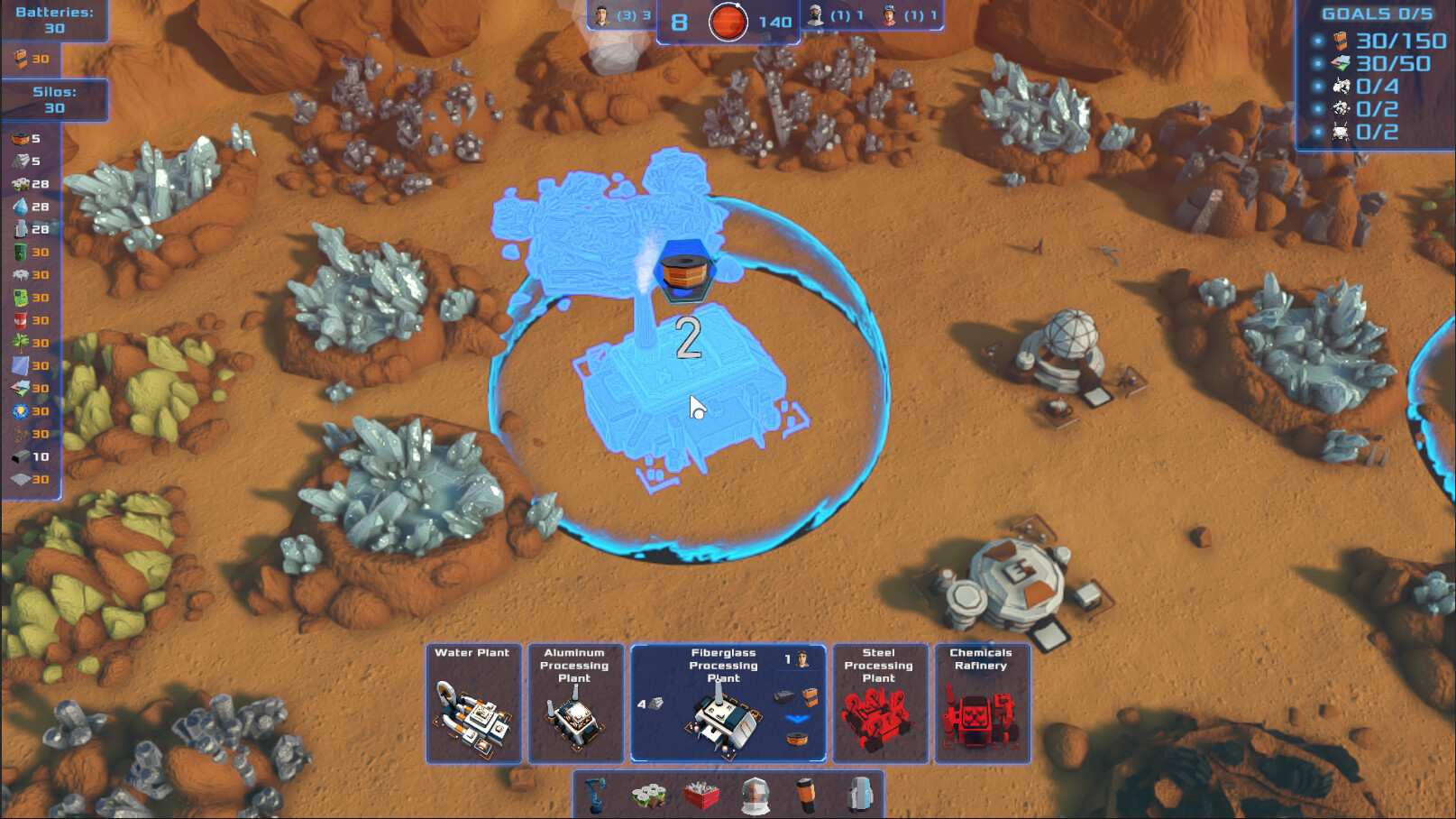Select the astronaut helmet icon in bottom hotbar

pos(755,794)
